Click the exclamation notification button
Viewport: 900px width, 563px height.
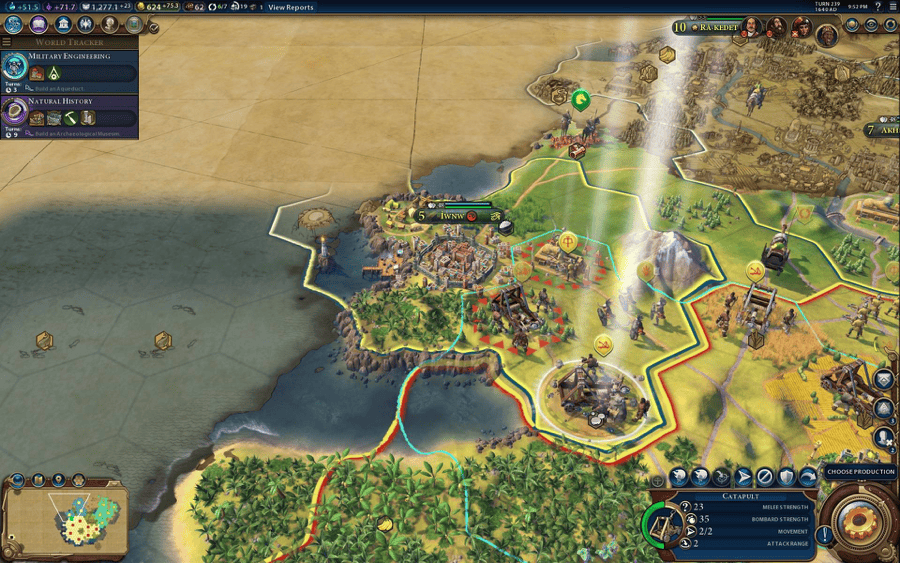825,534
